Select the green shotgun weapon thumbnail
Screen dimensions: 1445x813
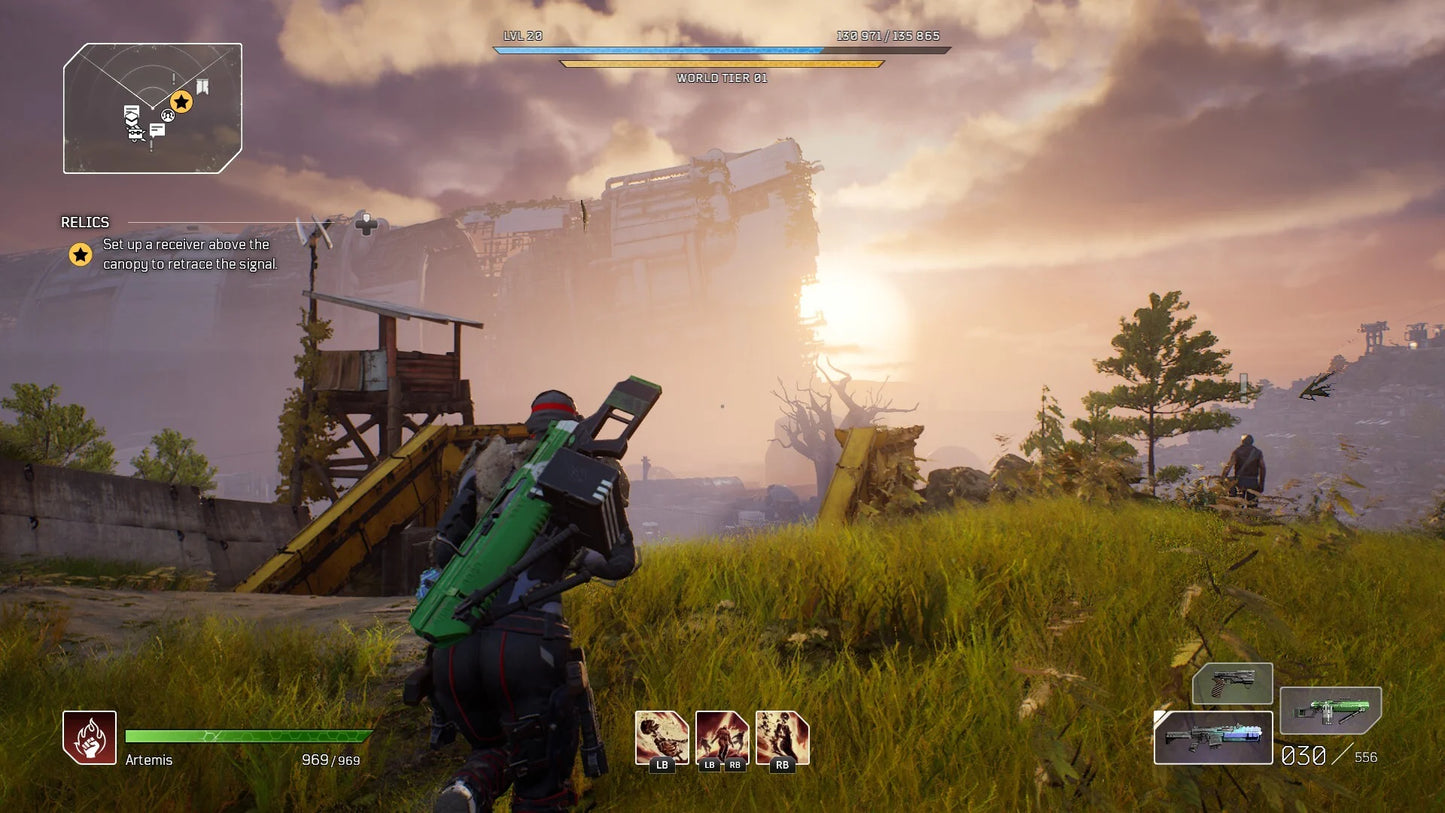[x=1330, y=710]
